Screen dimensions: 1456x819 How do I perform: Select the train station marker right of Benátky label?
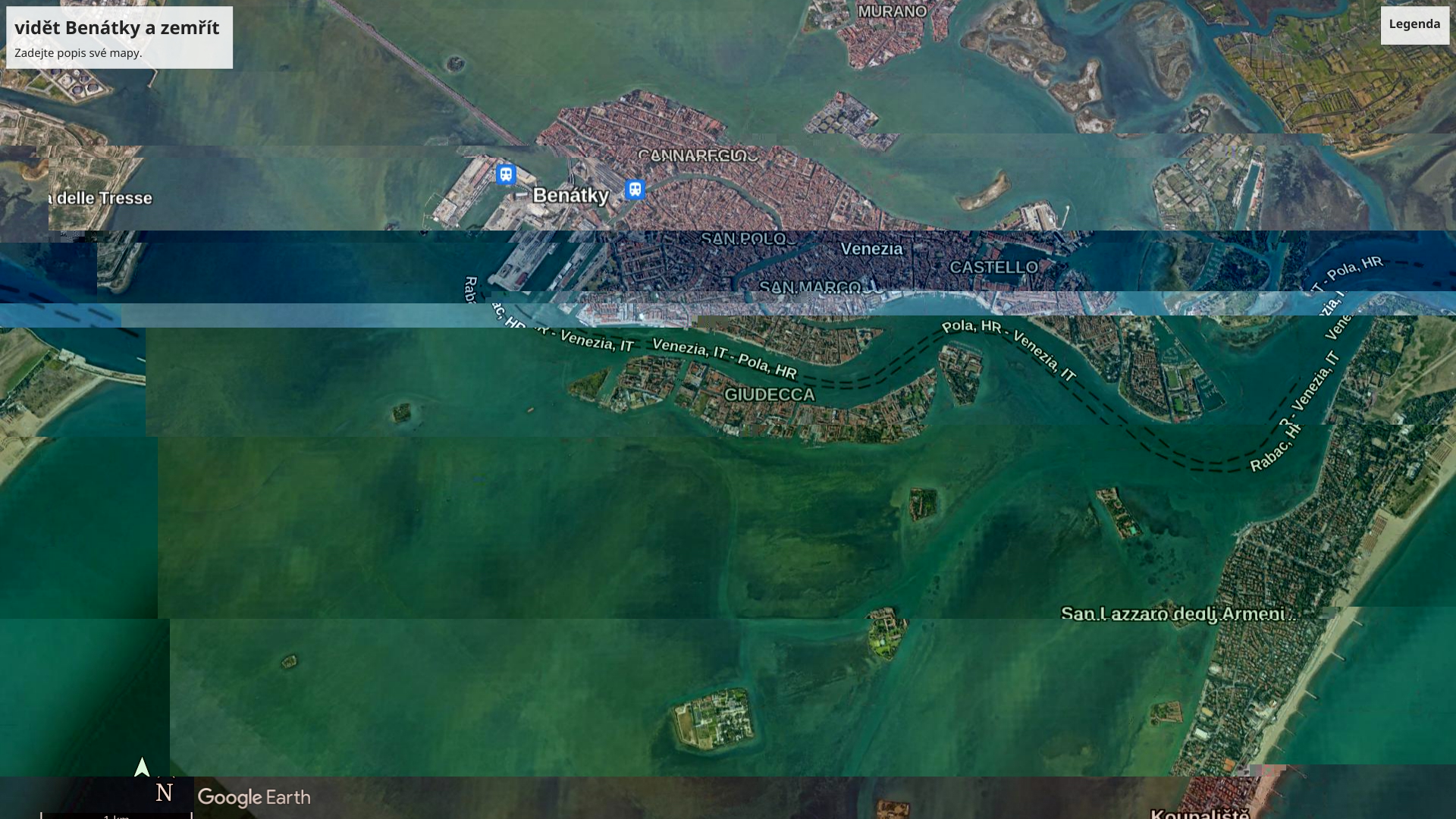click(x=635, y=190)
